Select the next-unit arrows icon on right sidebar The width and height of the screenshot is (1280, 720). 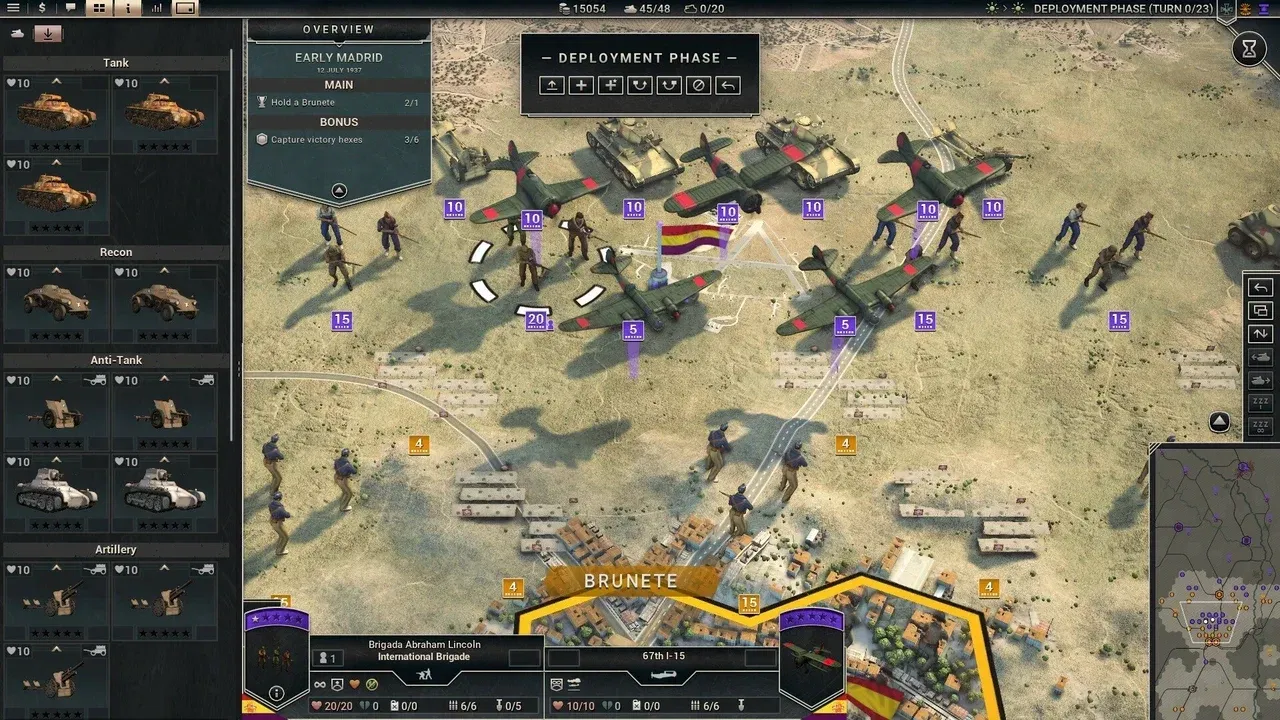[x=1260, y=333]
